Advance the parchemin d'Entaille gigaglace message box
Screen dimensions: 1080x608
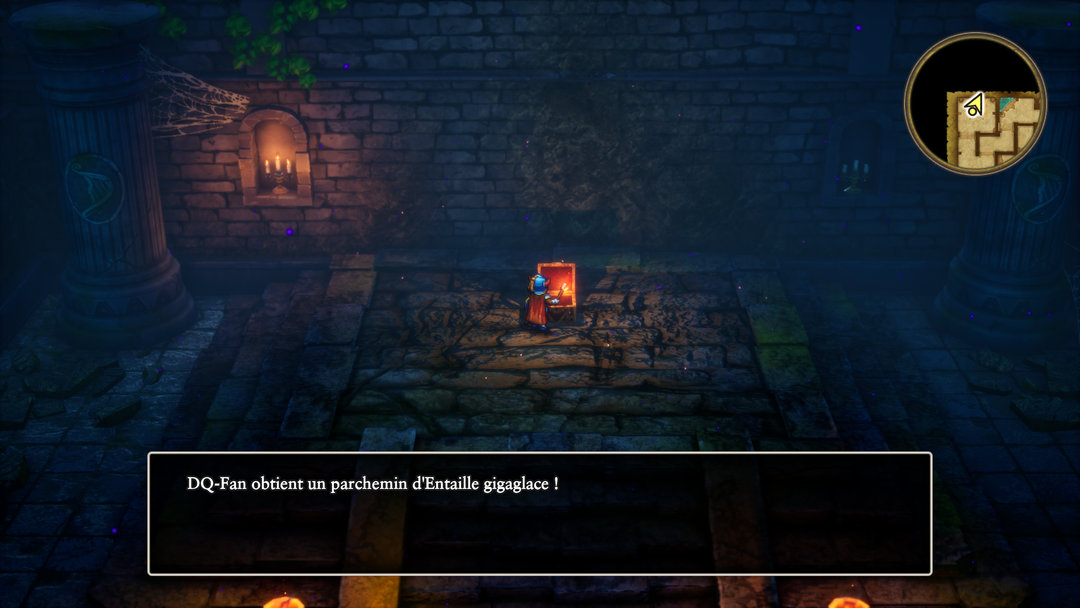click(540, 514)
